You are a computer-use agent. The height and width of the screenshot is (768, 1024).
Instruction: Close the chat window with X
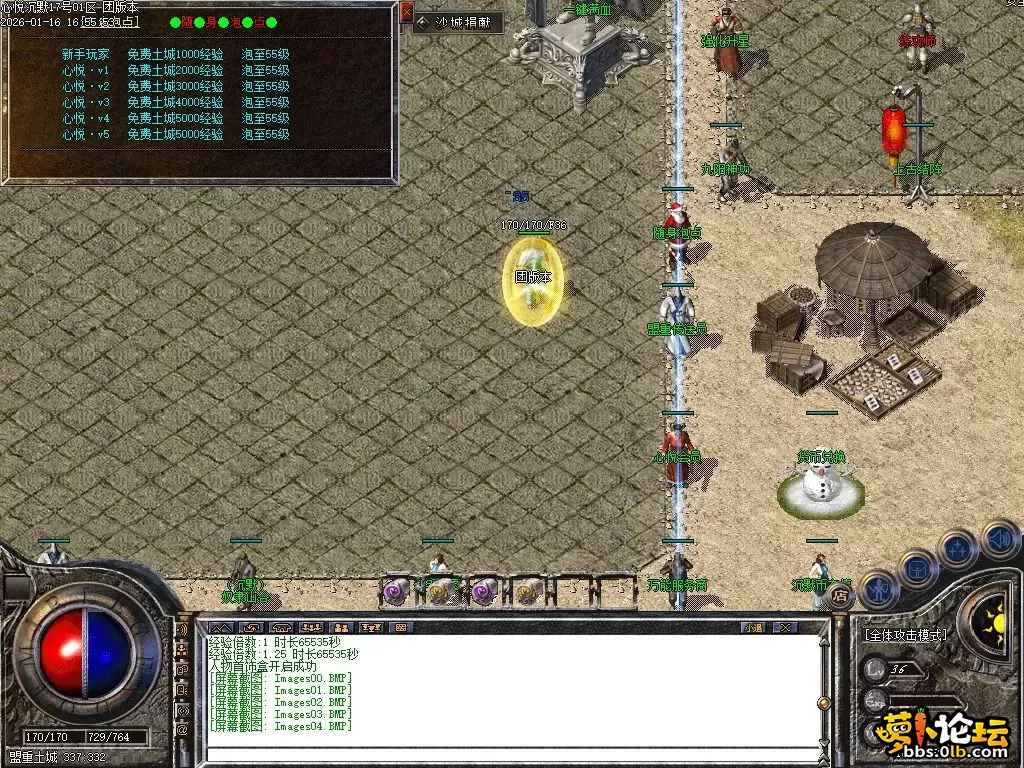[785, 627]
